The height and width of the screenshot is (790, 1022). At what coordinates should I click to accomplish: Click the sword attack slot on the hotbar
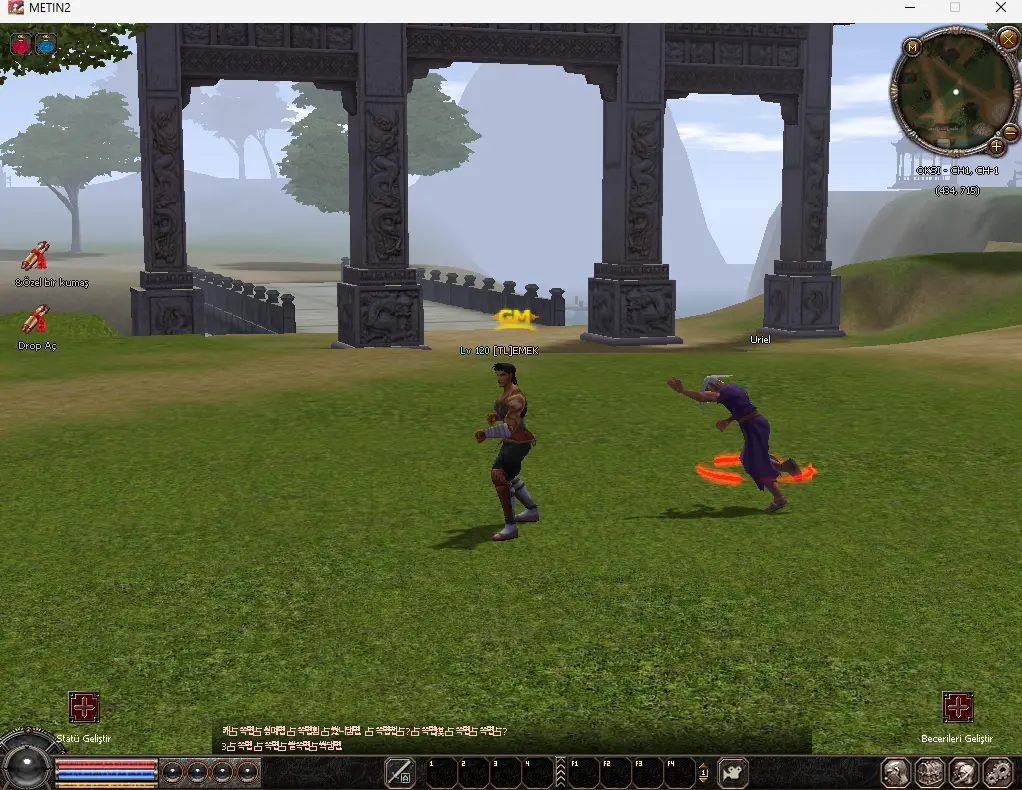tap(400, 772)
